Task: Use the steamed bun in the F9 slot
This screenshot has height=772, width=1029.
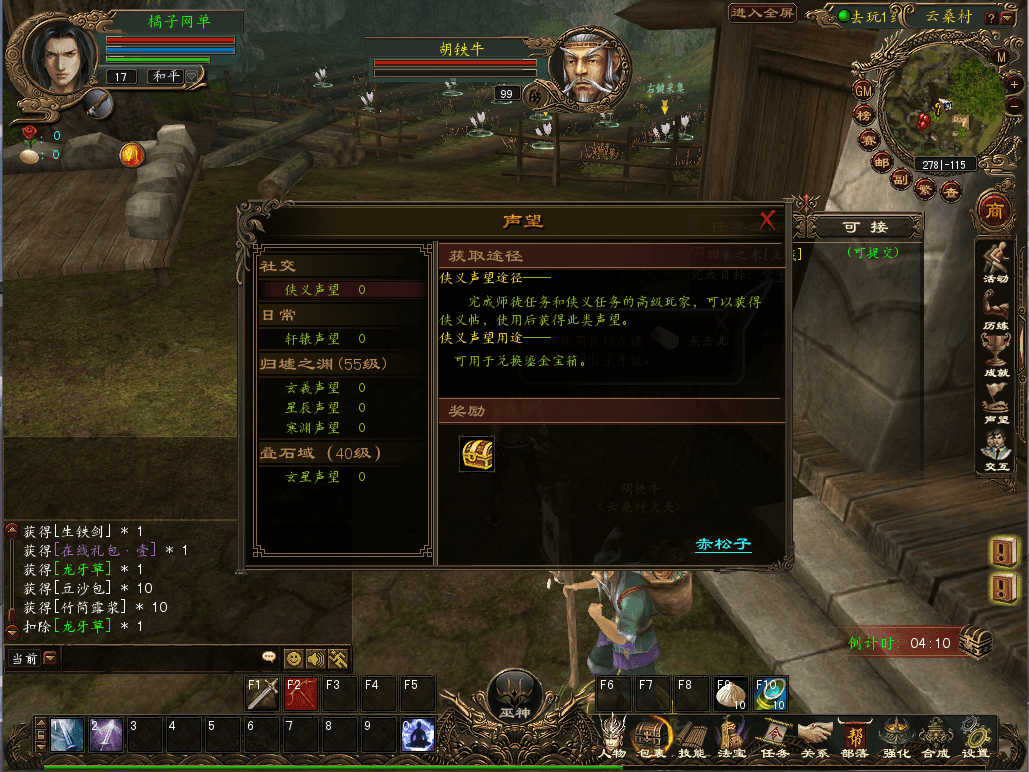Action: click(729, 694)
